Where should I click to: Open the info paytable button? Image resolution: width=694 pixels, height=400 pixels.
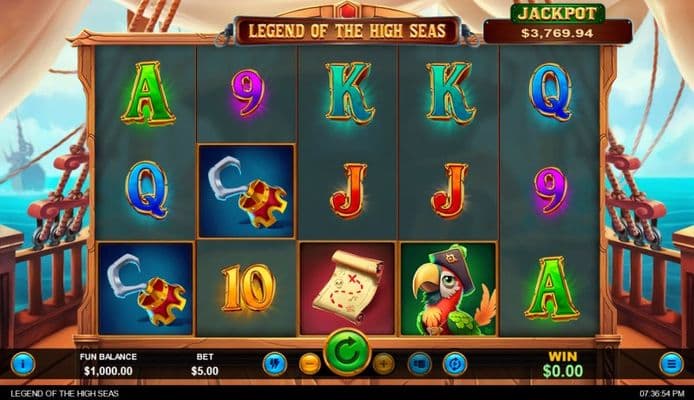tap(24, 363)
